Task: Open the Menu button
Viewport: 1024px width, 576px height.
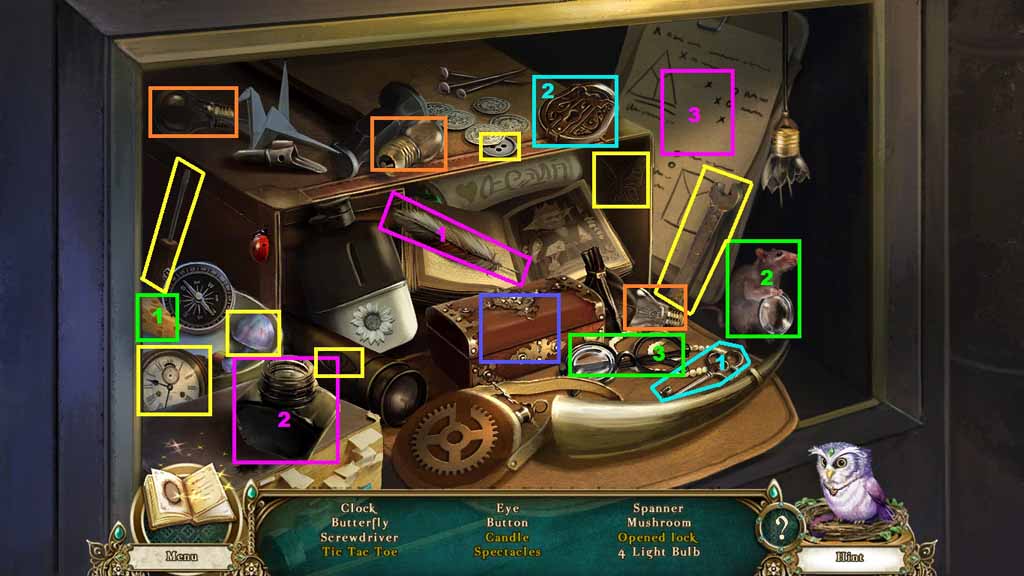Action: click(x=181, y=556)
